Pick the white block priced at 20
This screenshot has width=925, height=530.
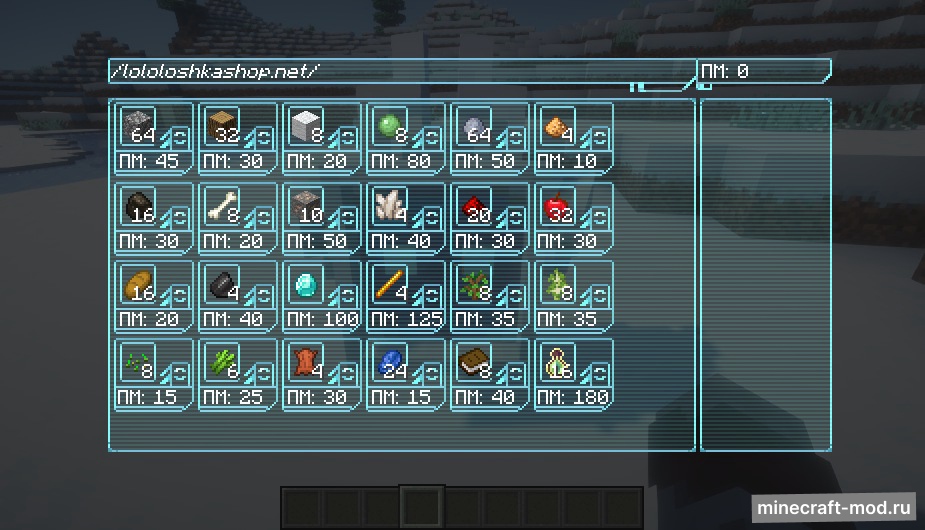306,127
